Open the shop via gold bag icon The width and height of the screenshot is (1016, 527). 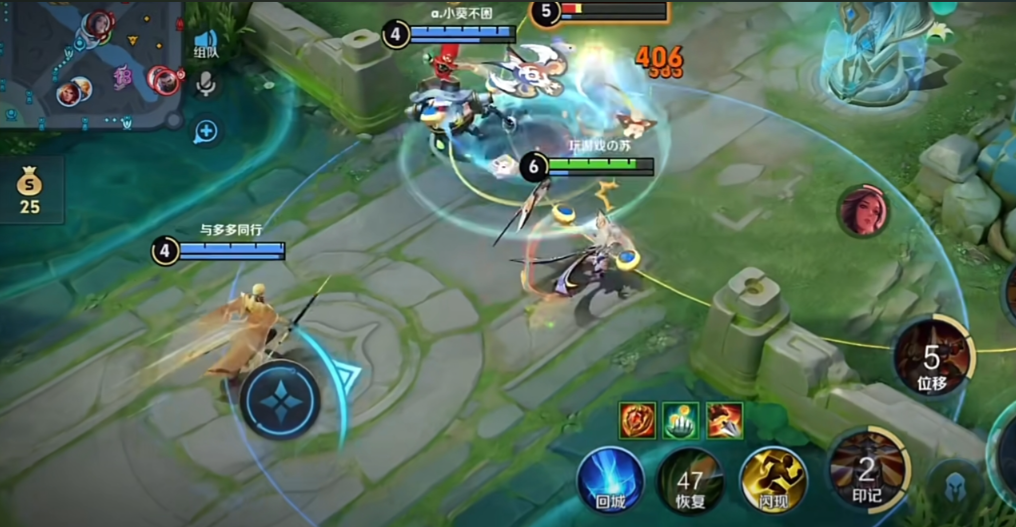(30, 188)
